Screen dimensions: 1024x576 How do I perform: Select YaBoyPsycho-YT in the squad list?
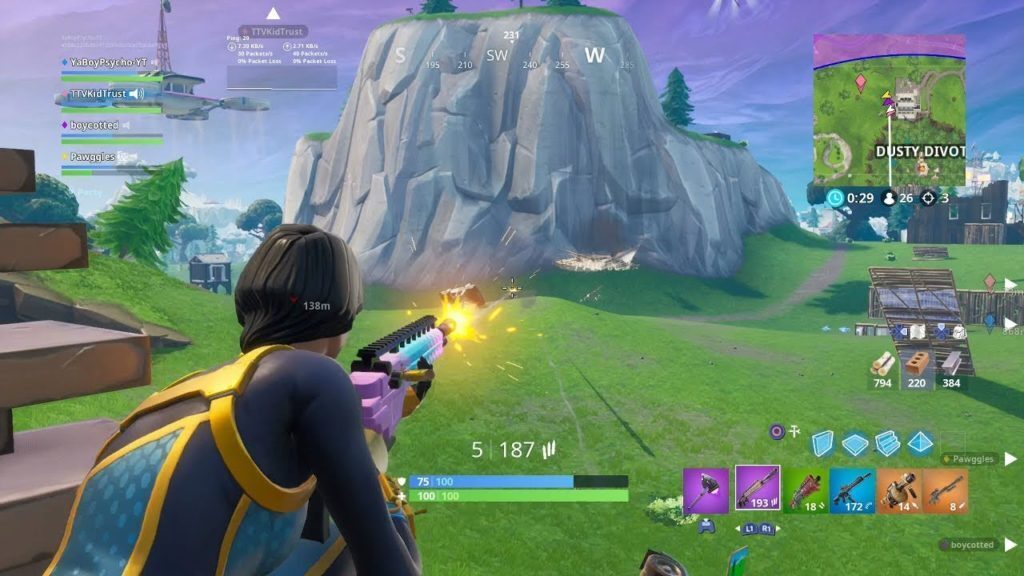click(x=108, y=62)
